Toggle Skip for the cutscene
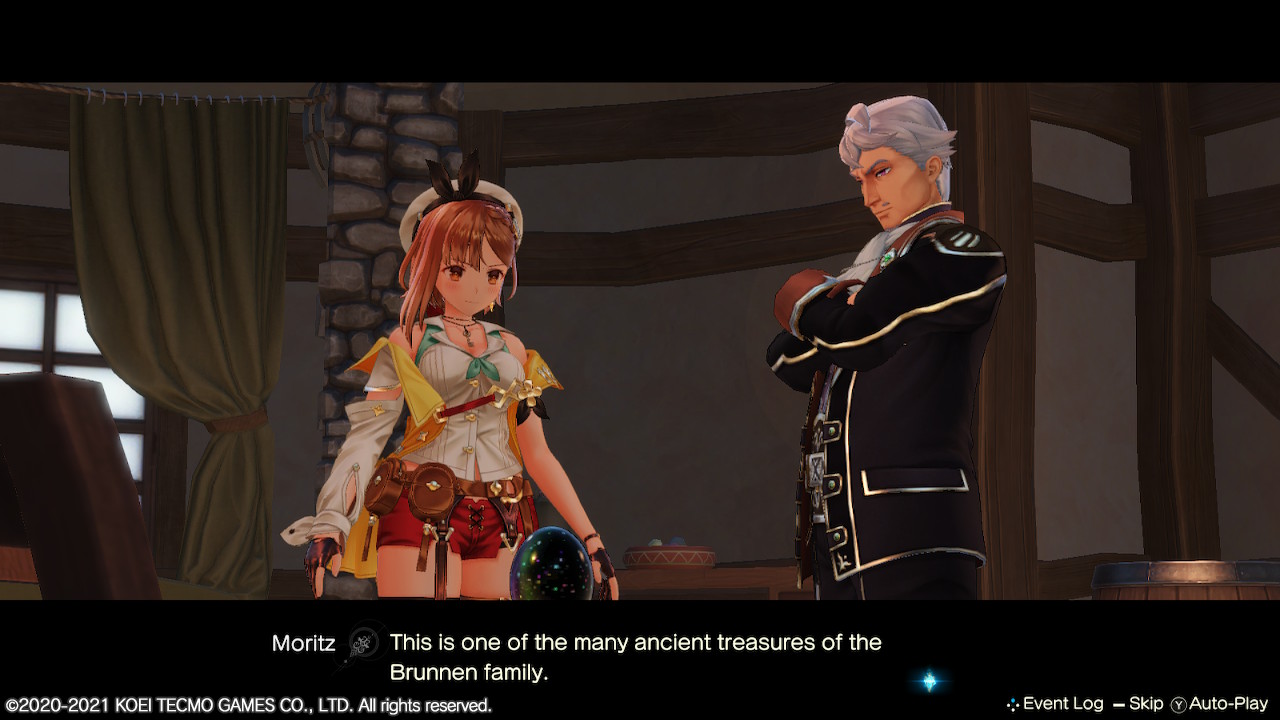Image resolution: width=1280 pixels, height=720 pixels. 1147,703
